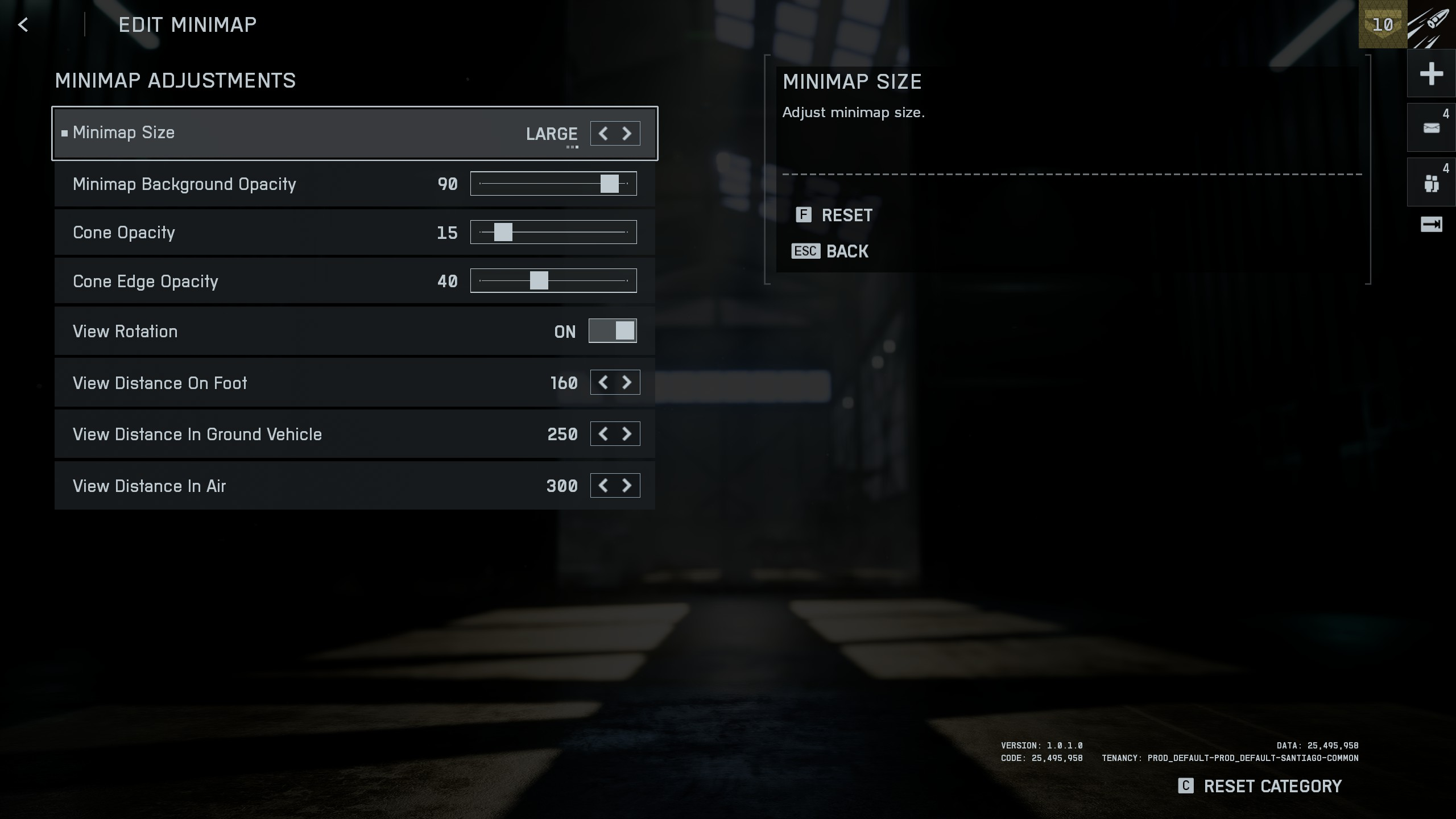
Task: Lower View Distance On Foot value
Action: (603, 382)
